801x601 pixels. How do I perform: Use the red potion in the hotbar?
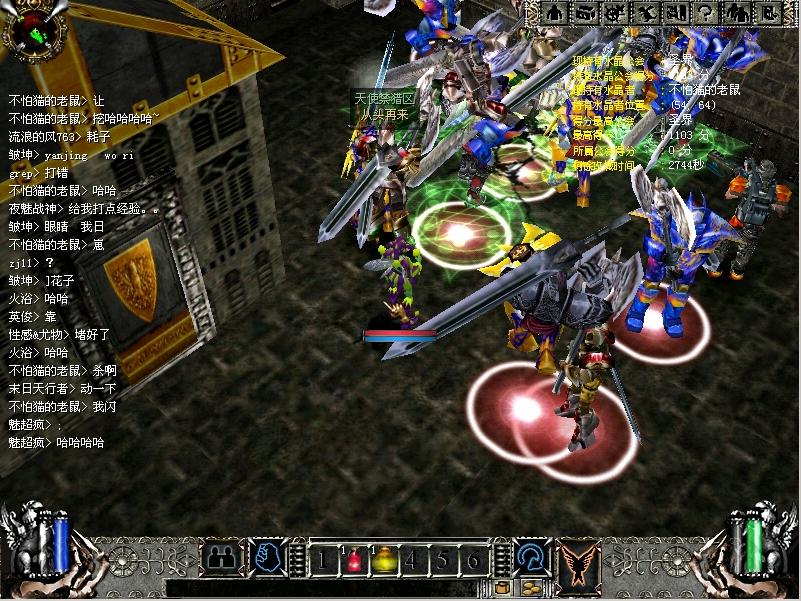[x=352, y=561]
